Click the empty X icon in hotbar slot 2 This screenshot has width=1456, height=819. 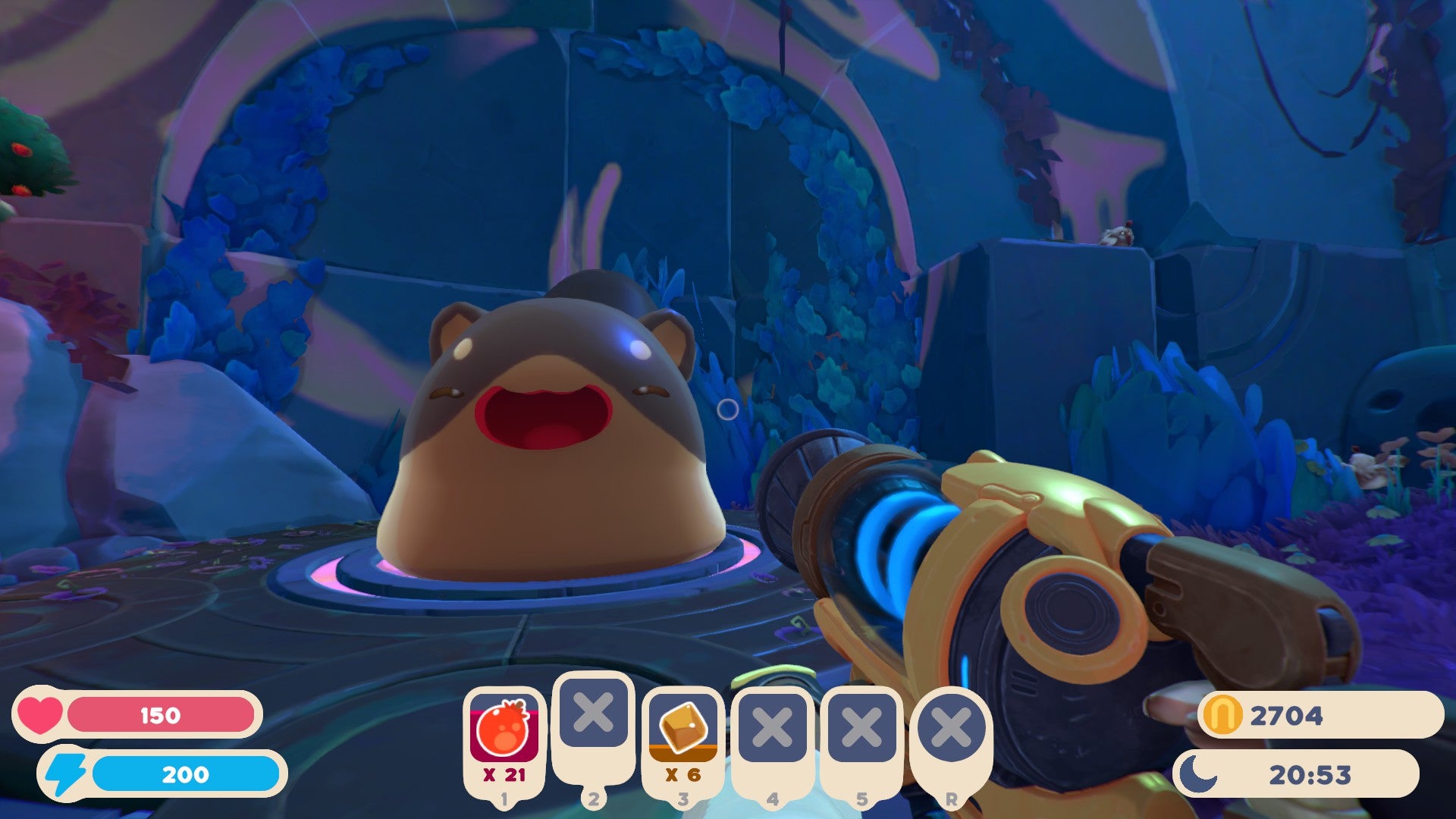[594, 713]
